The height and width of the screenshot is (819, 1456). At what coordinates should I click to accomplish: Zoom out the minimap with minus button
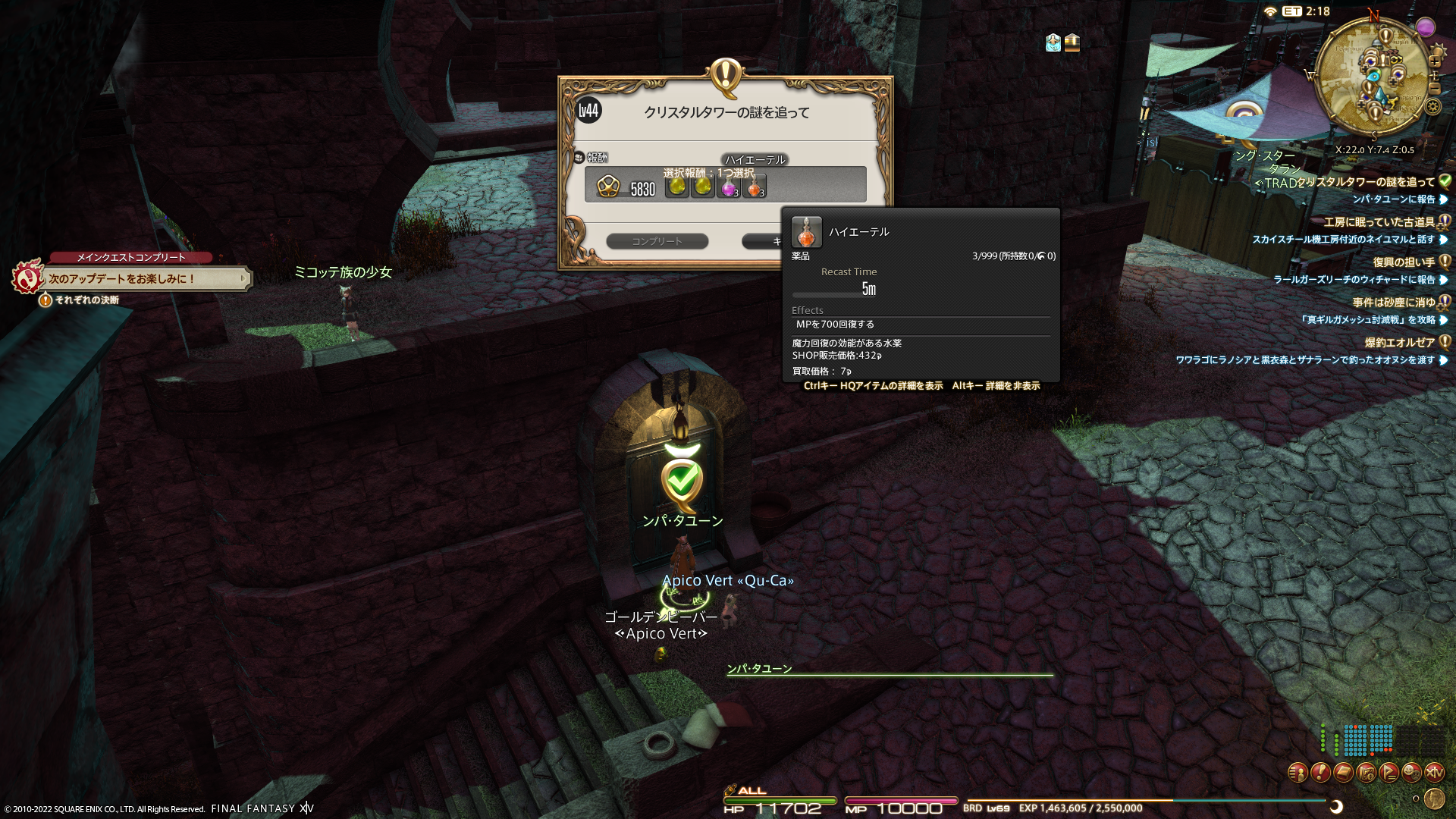coord(1435,88)
